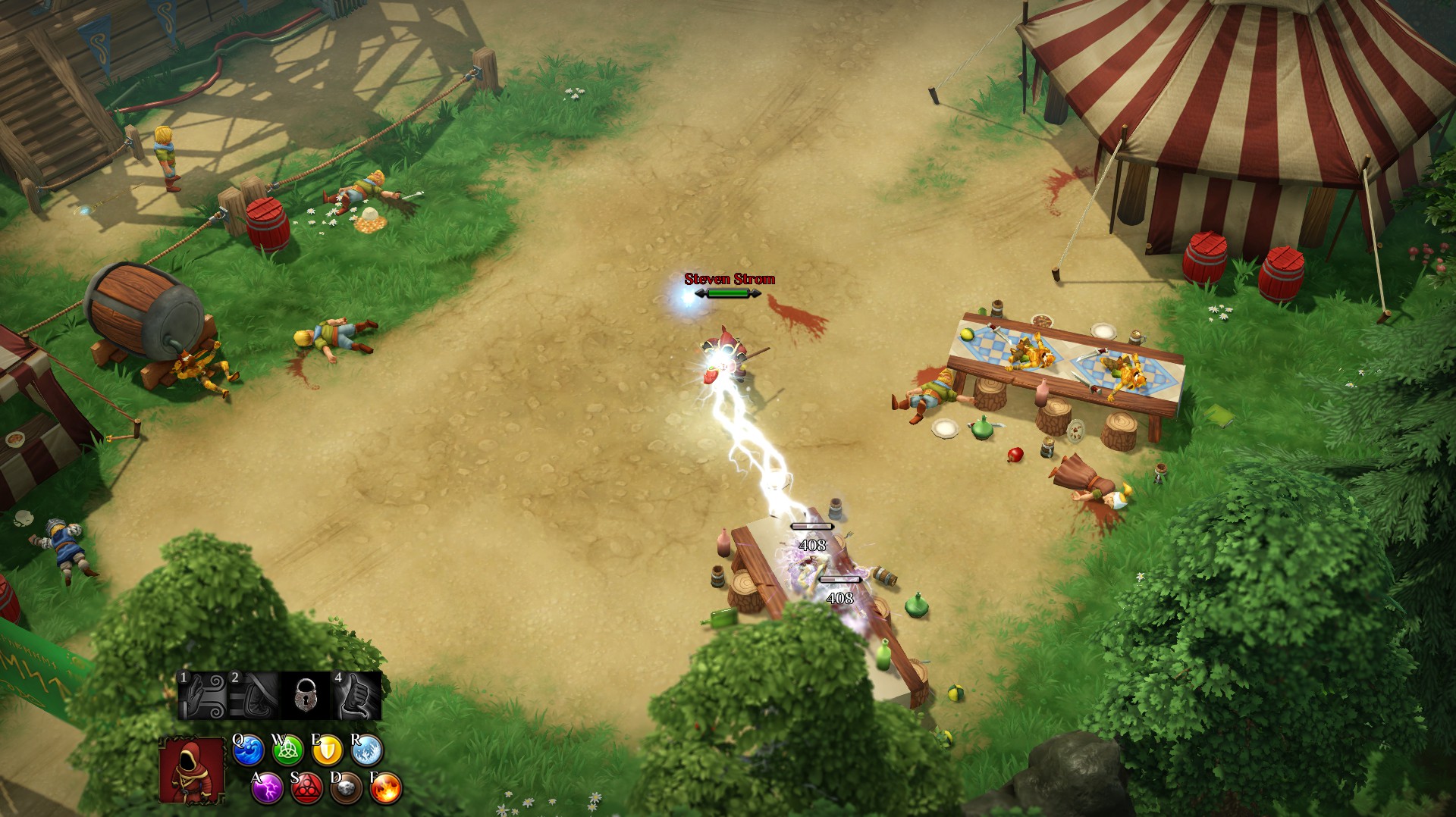Screen dimensions: 1456x817
Task: Click Steven Strom's green health bar
Action: [726, 294]
